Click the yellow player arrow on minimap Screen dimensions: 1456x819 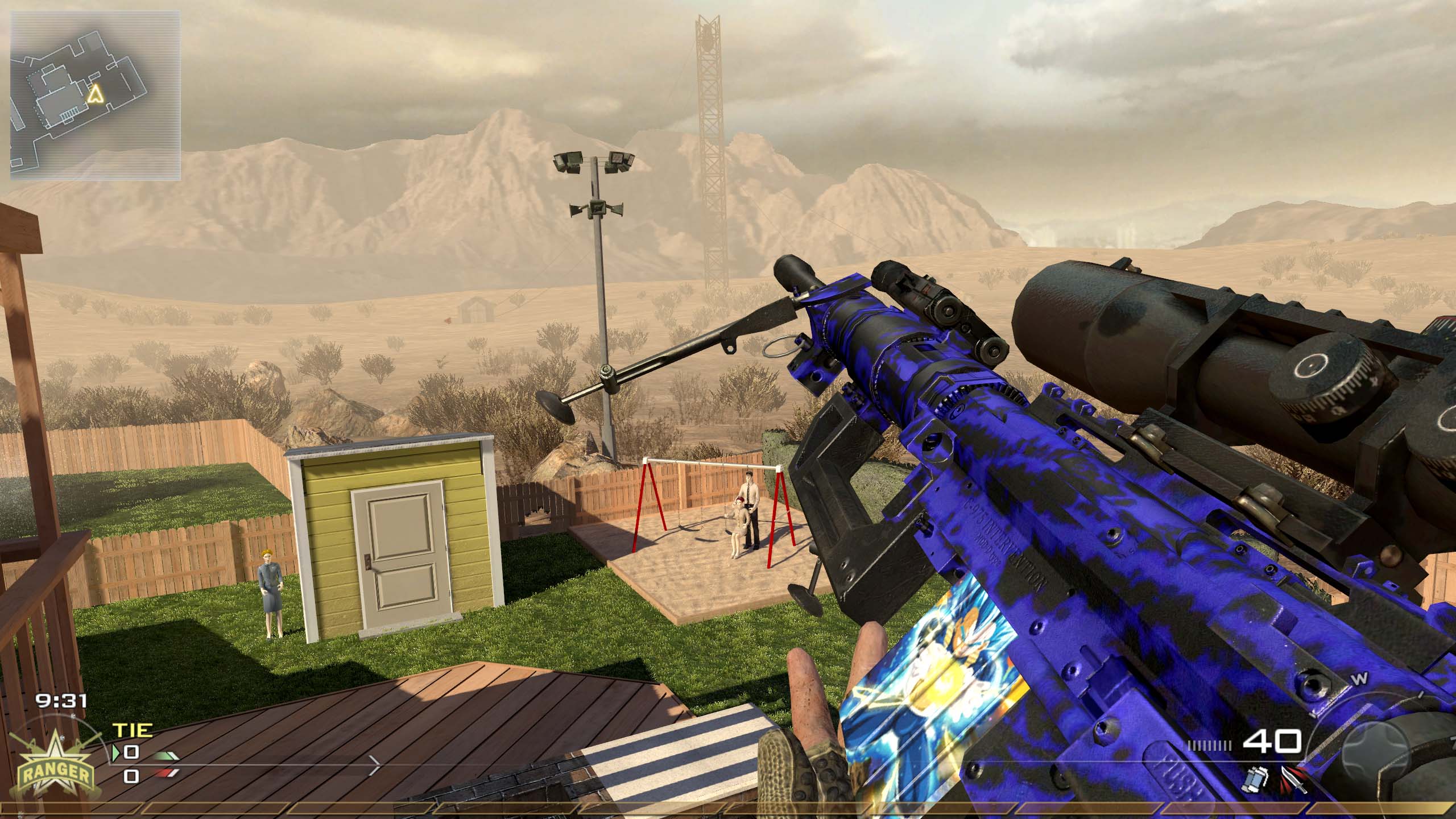click(x=95, y=94)
